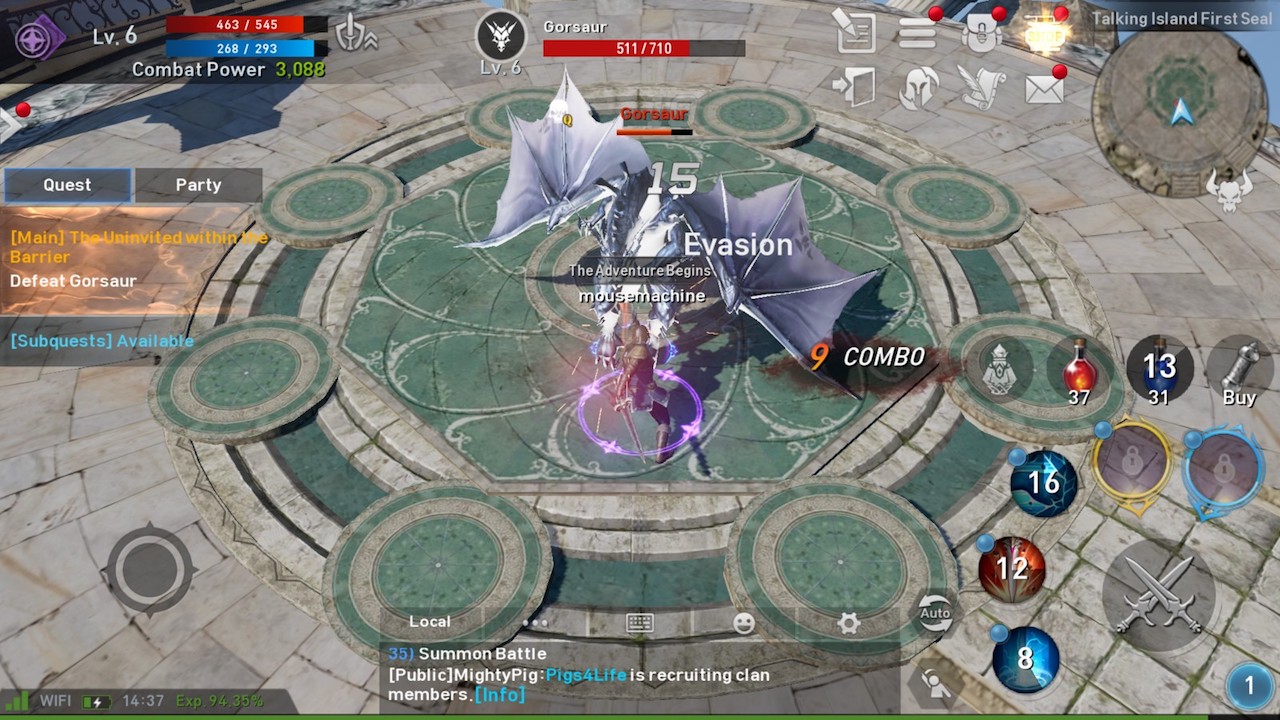Use the red health potion

tap(1078, 370)
